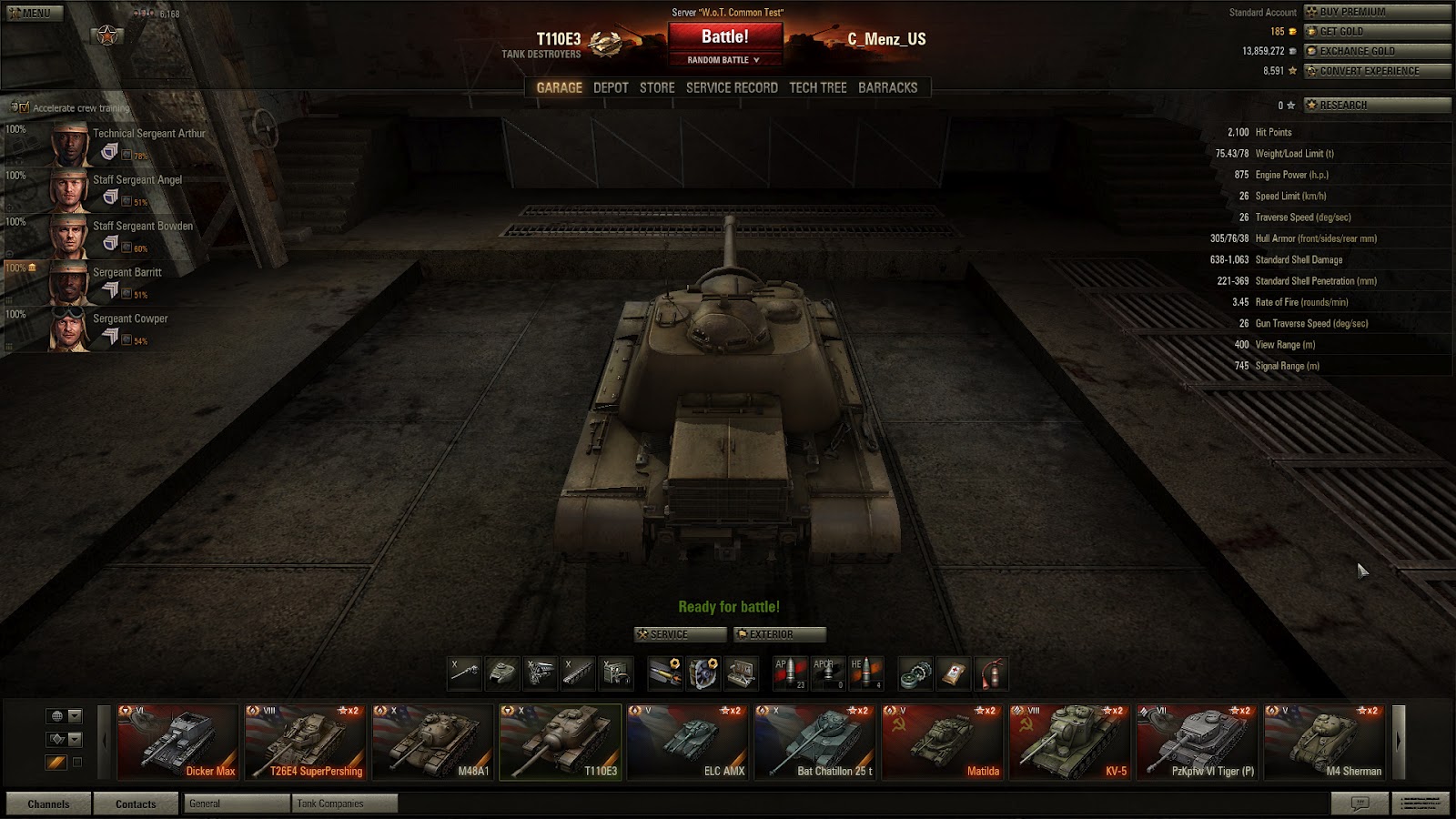Select the ELC AMX tank in the carousel
Screen dimensions: 1456x819
(689, 742)
